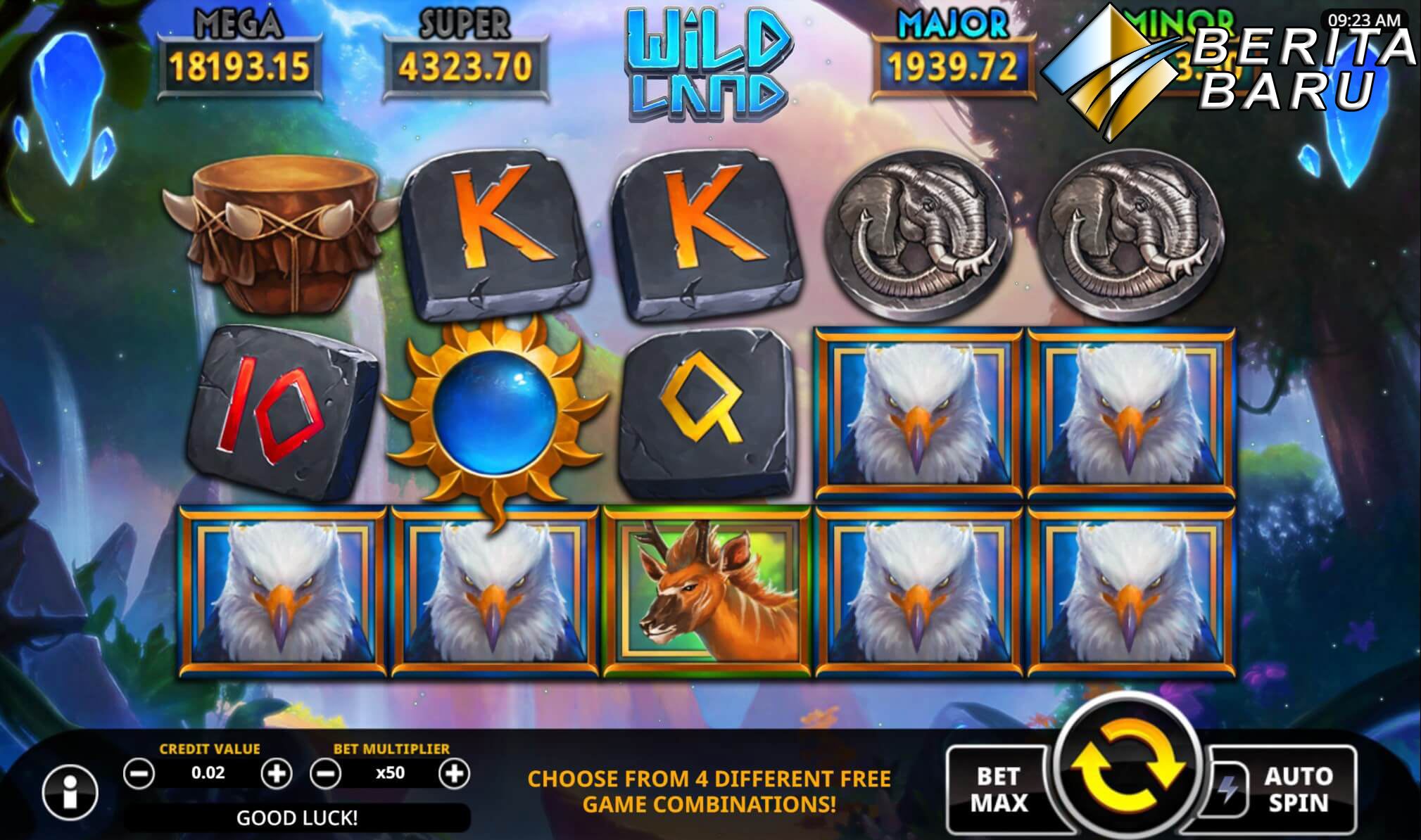Decrease the credit value
This screenshot has width=1421, height=840.
pos(139,774)
